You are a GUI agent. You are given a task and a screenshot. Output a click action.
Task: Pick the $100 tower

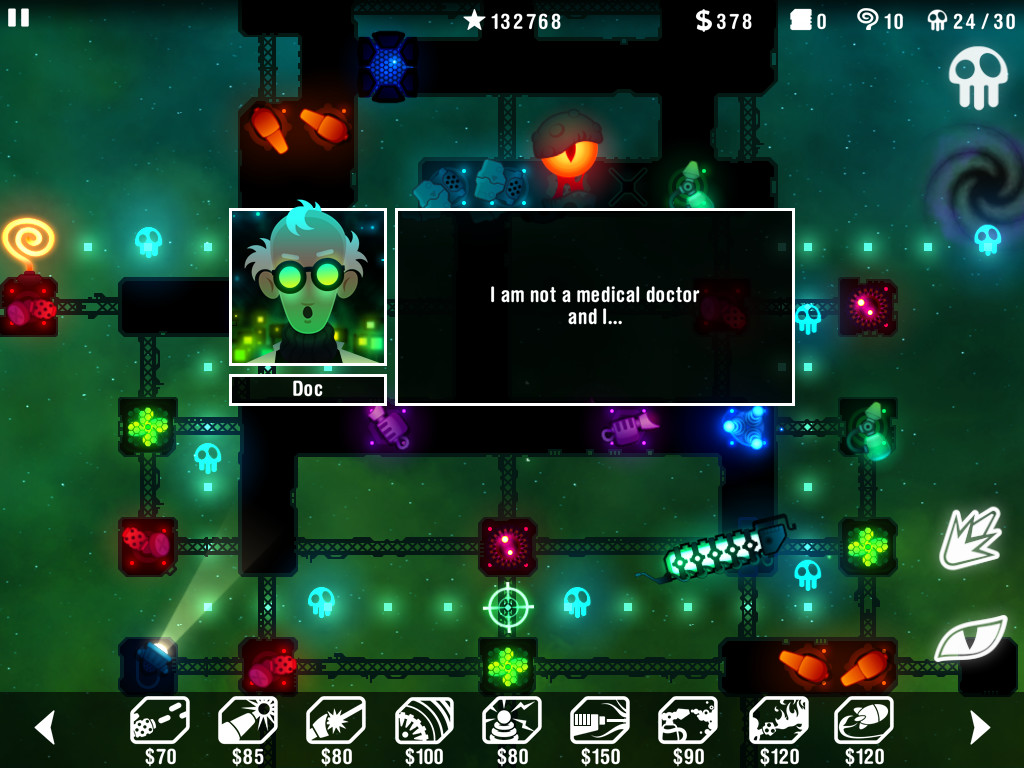pos(424,722)
